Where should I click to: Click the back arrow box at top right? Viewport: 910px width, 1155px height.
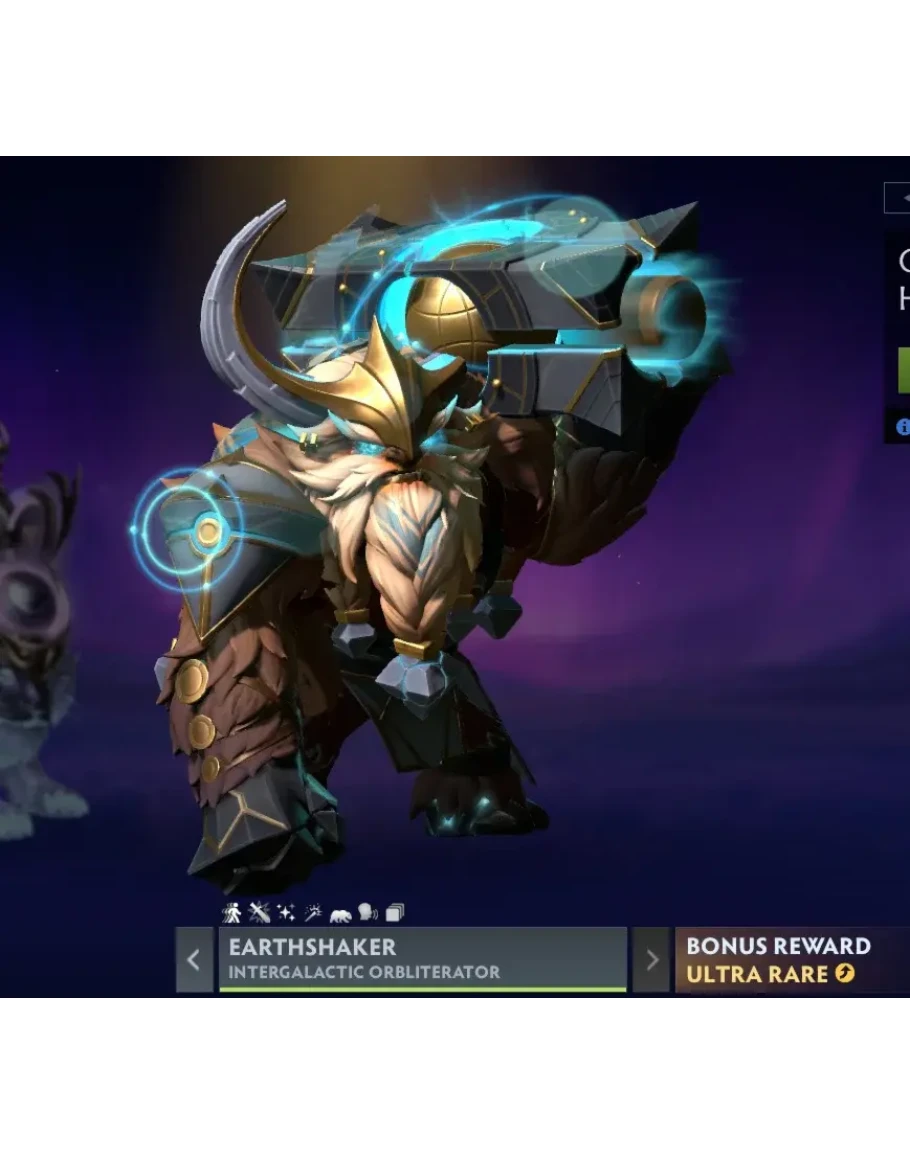click(899, 198)
